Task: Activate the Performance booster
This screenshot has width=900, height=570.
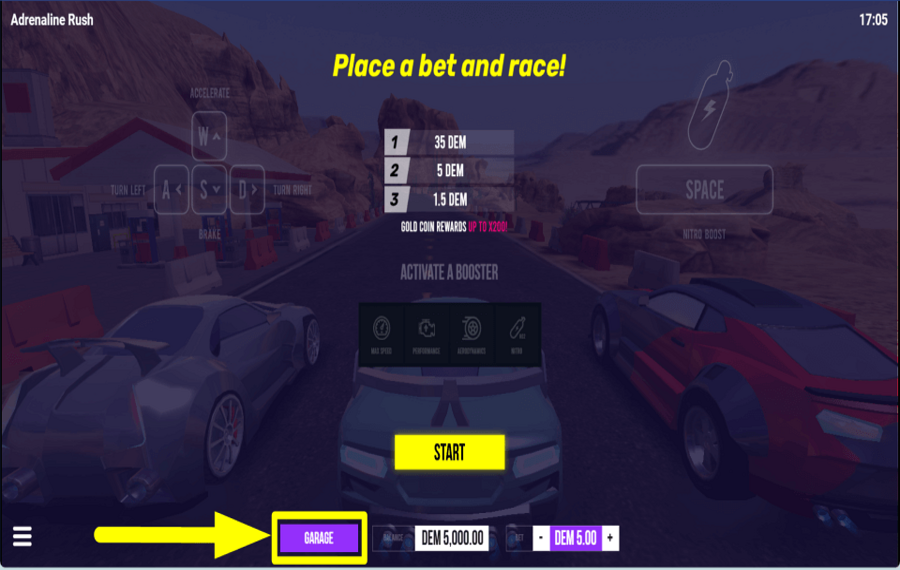Action: pyautogui.click(x=427, y=333)
